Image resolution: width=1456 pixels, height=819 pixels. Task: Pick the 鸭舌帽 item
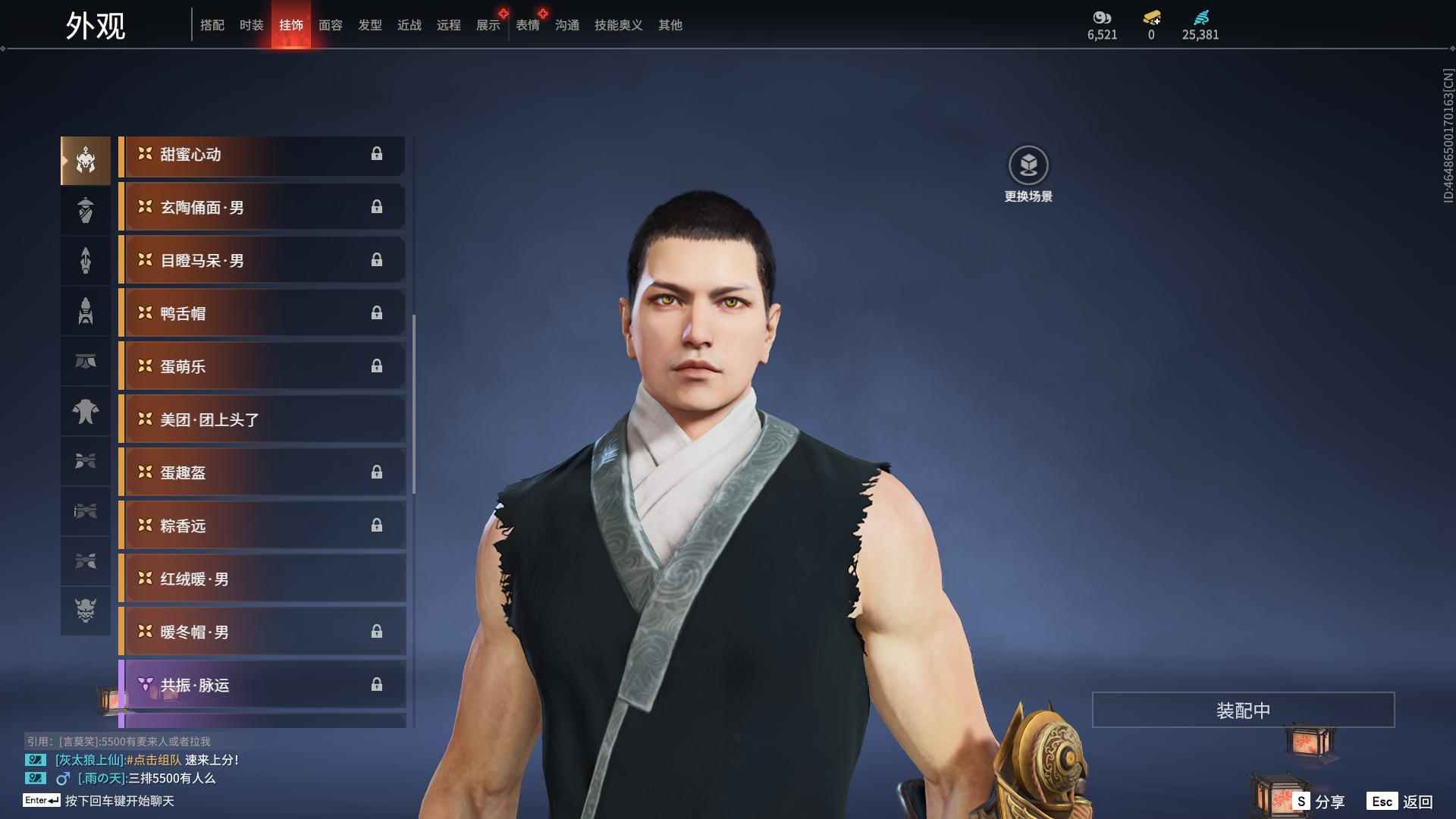click(262, 314)
